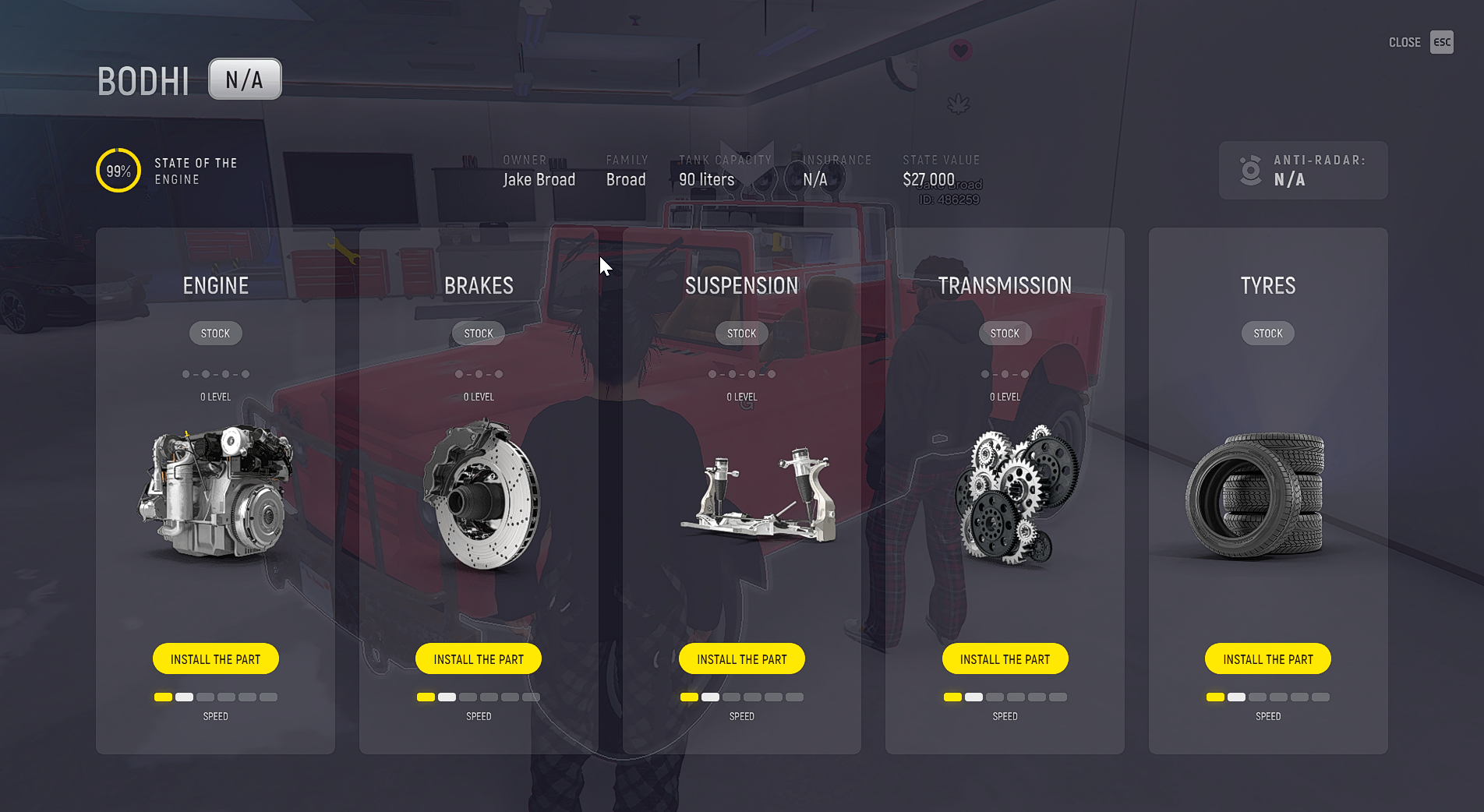Install the Transmission part
Screen dimensions: 1484x812
[1005, 658]
